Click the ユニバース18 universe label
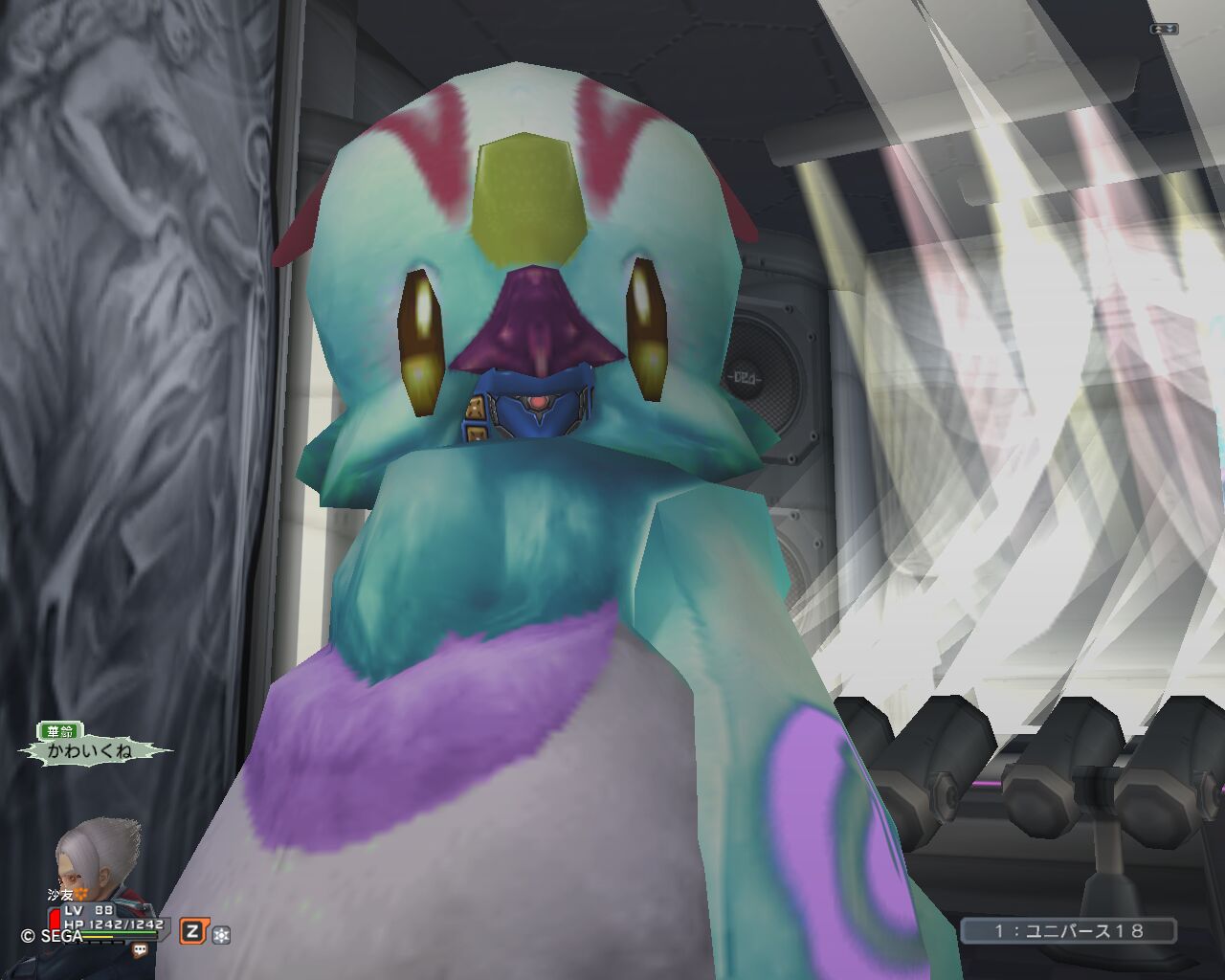The width and height of the screenshot is (1225, 980). click(1068, 930)
